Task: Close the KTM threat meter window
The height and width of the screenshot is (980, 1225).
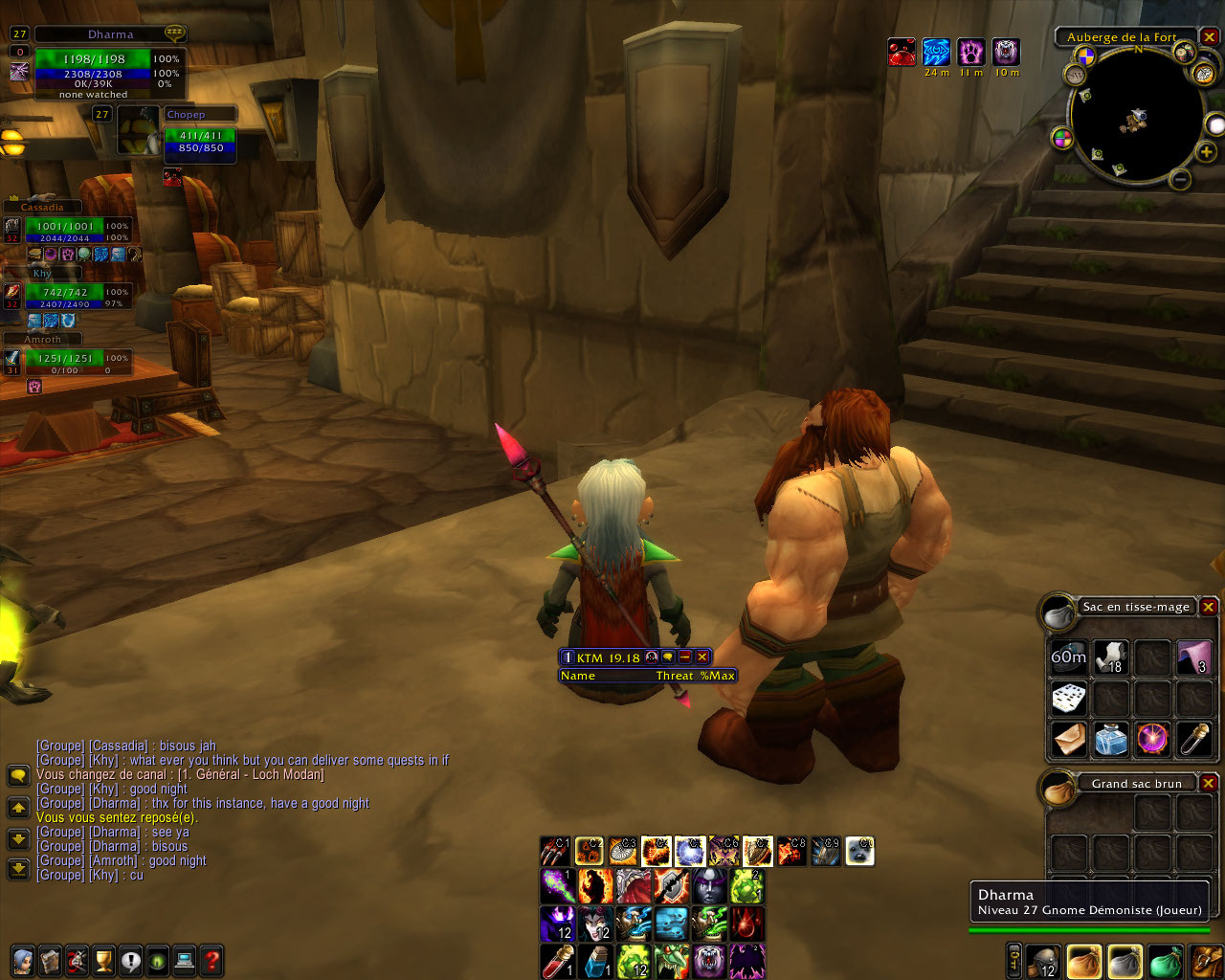Action: tap(702, 657)
